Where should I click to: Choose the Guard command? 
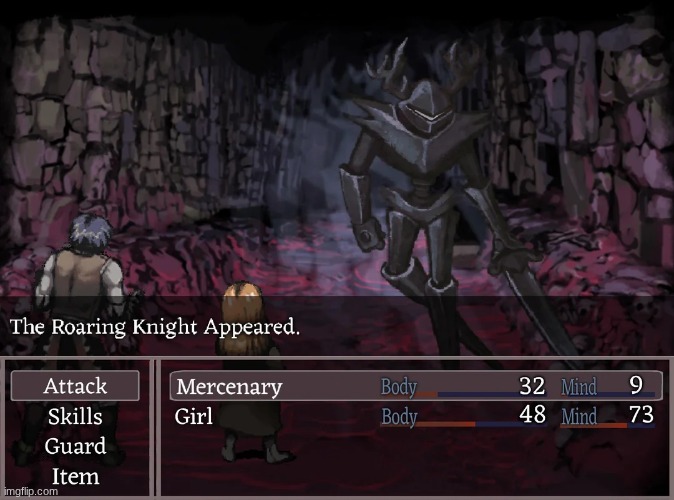pos(76,446)
